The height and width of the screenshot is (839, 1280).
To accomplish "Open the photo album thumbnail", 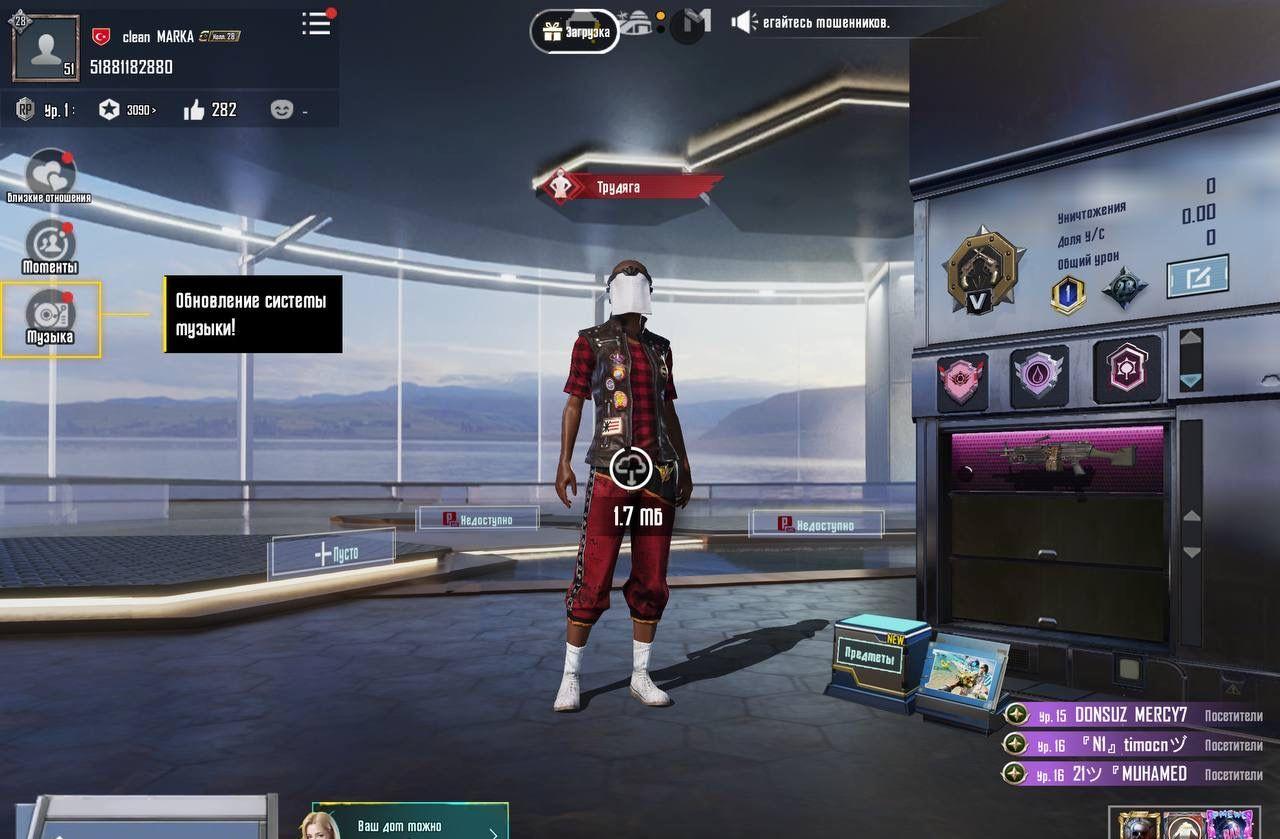I will (964, 673).
